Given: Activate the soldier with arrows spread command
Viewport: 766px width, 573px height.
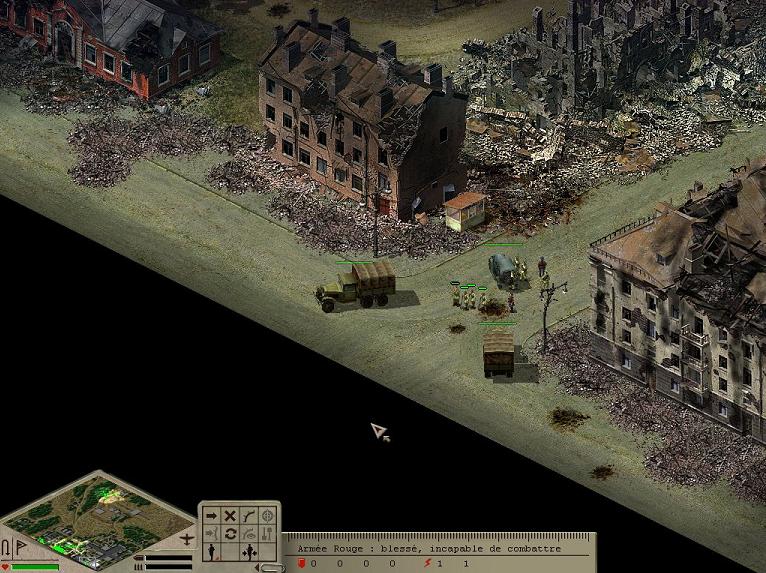Looking at the screenshot, I should coord(249,552).
